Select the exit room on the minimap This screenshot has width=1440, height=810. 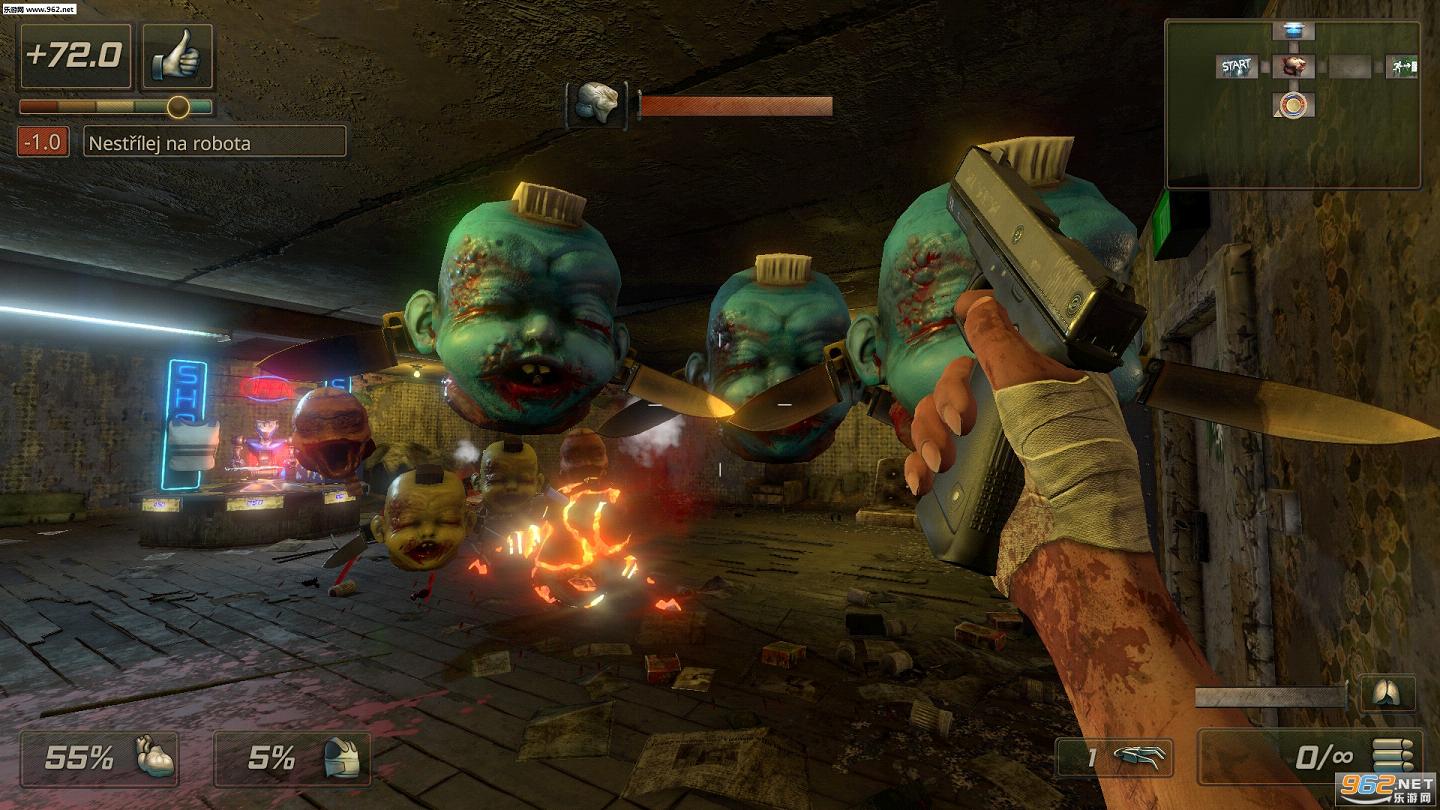[x=1401, y=67]
